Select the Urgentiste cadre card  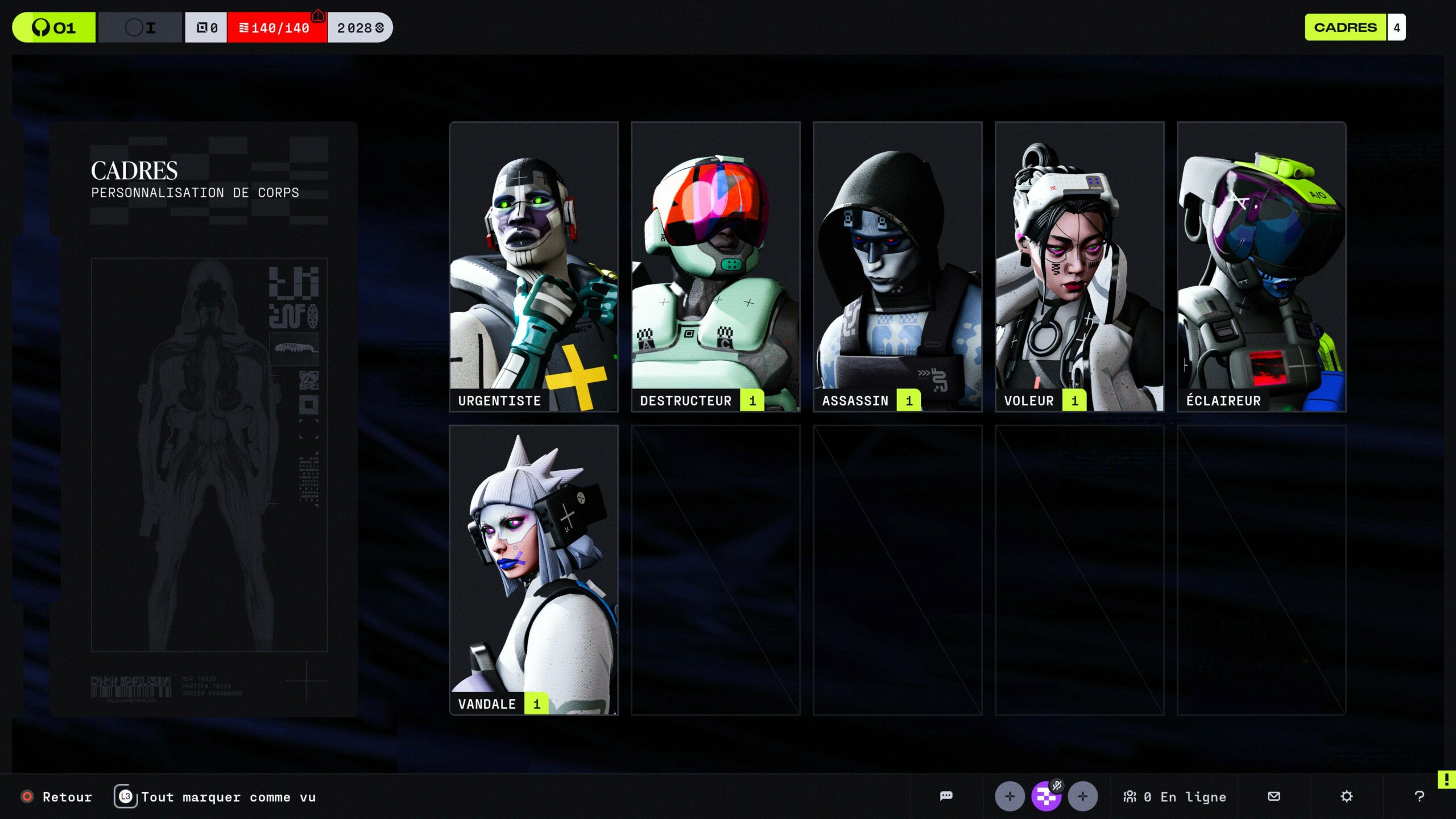[x=533, y=266]
